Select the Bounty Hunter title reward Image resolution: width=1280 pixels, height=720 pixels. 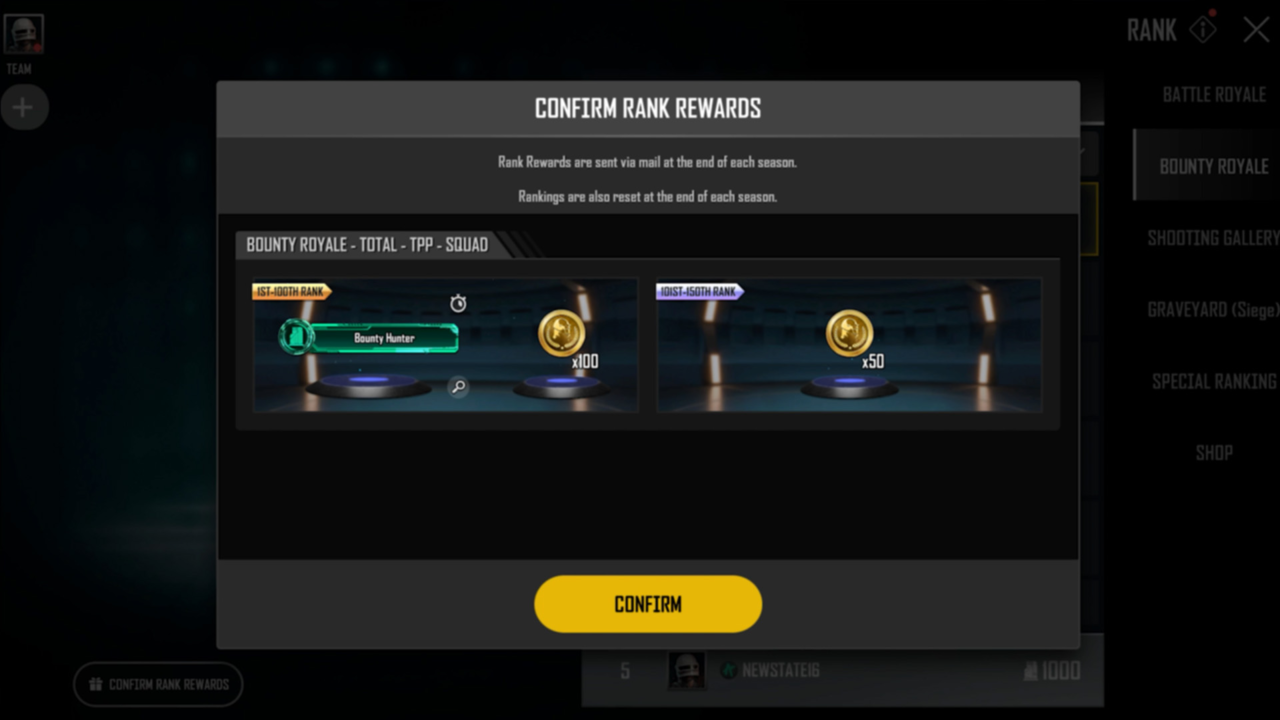[x=384, y=338]
